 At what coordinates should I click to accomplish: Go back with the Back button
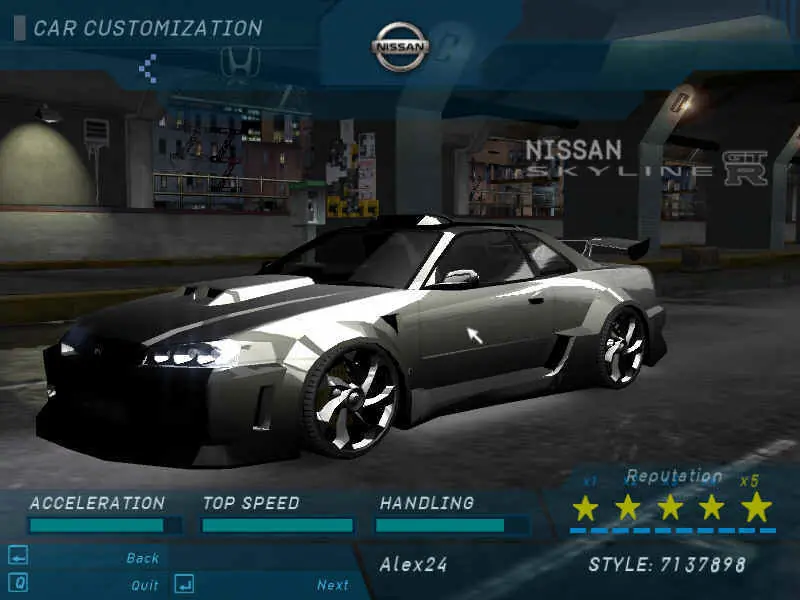tap(142, 558)
